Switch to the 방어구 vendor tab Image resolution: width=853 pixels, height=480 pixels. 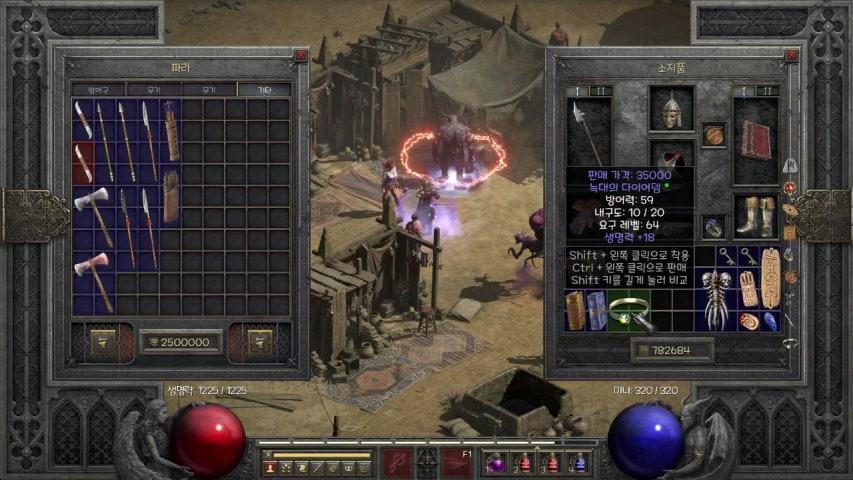tap(97, 90)
